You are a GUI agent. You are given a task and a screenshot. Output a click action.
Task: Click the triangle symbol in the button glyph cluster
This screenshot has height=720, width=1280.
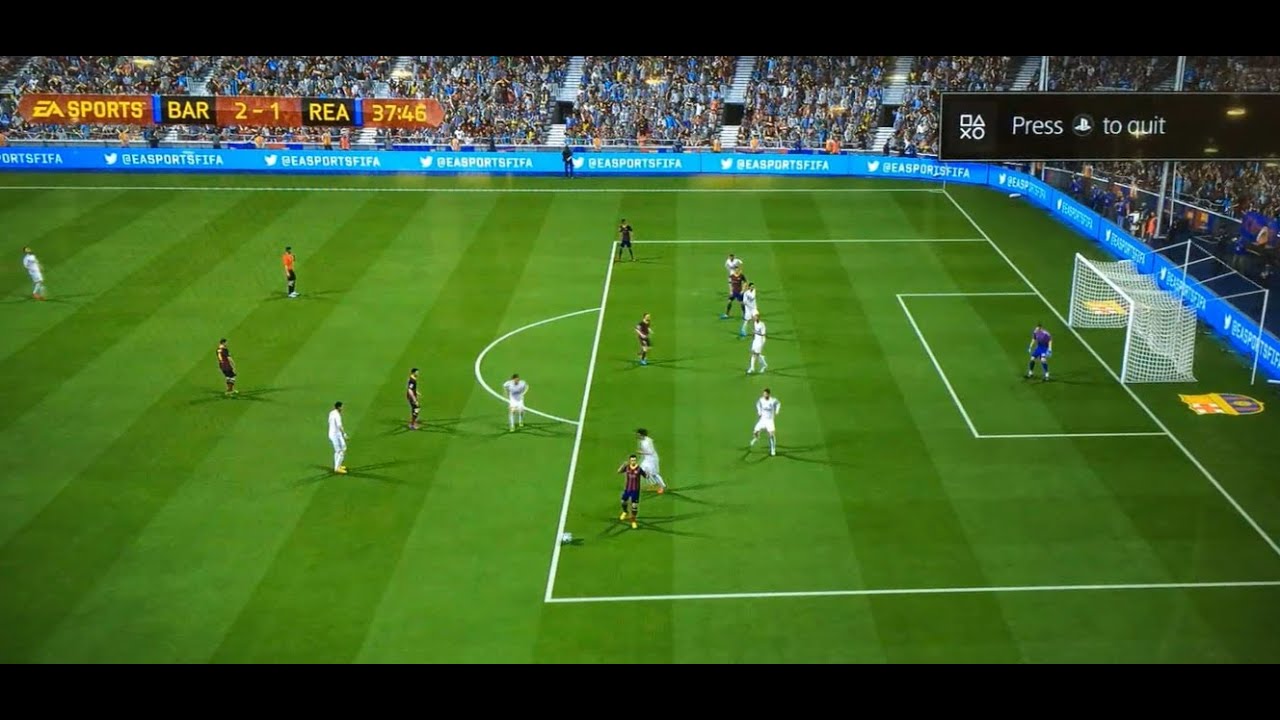coord(978,118)
